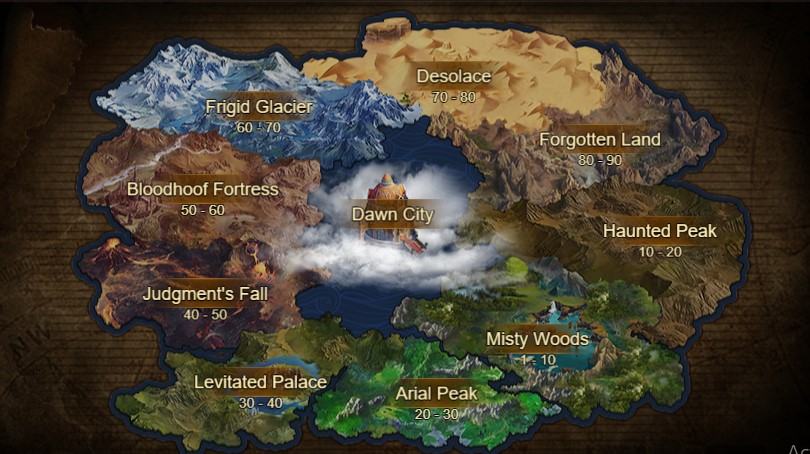Open the Frigid Glacier zone
Viewport: 810px width, 454px height.
pyautogui.click(x=259, y=108)
